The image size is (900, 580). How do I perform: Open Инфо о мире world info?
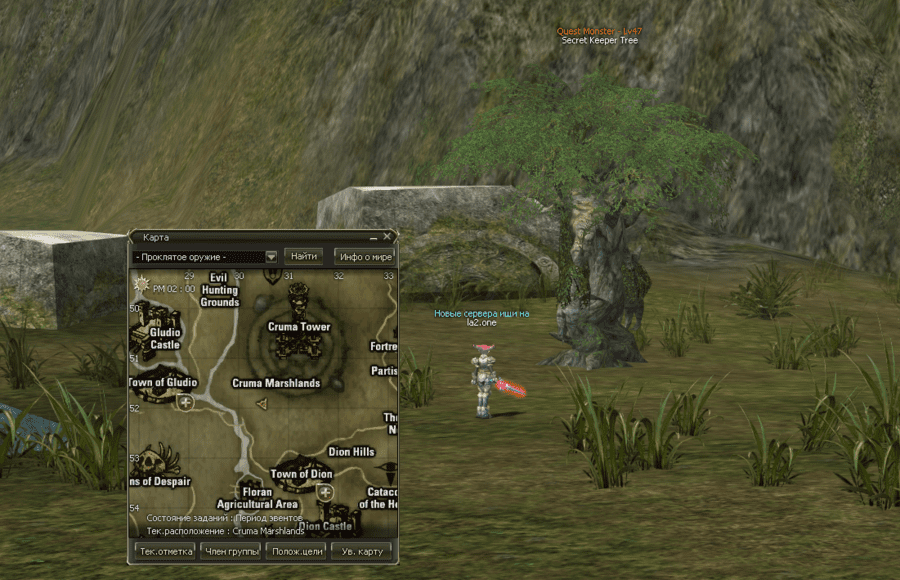[x=364, y=257]
